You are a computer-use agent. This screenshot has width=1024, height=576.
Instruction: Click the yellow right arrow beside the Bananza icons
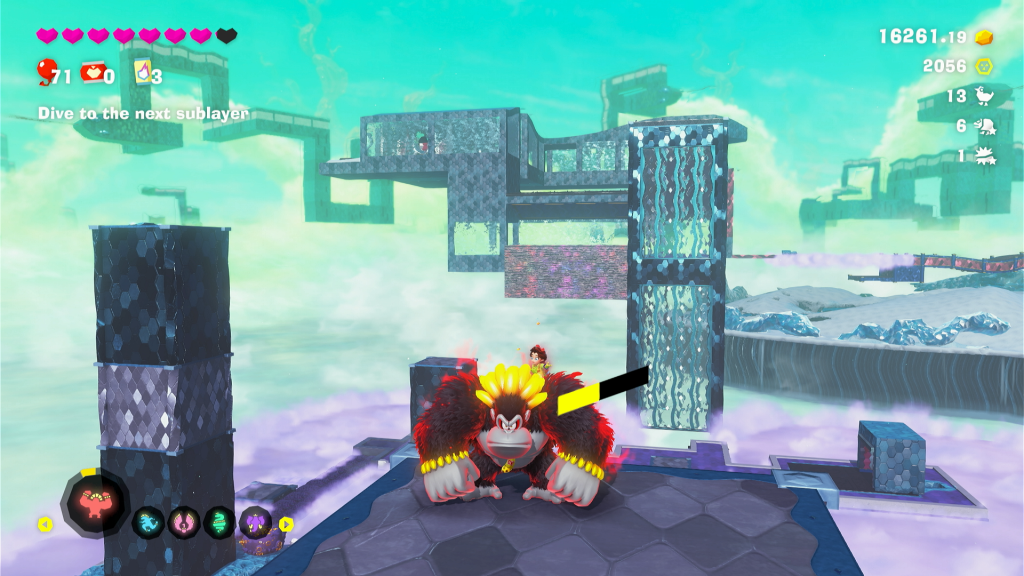pyautogui.click(x=286, y=523)
